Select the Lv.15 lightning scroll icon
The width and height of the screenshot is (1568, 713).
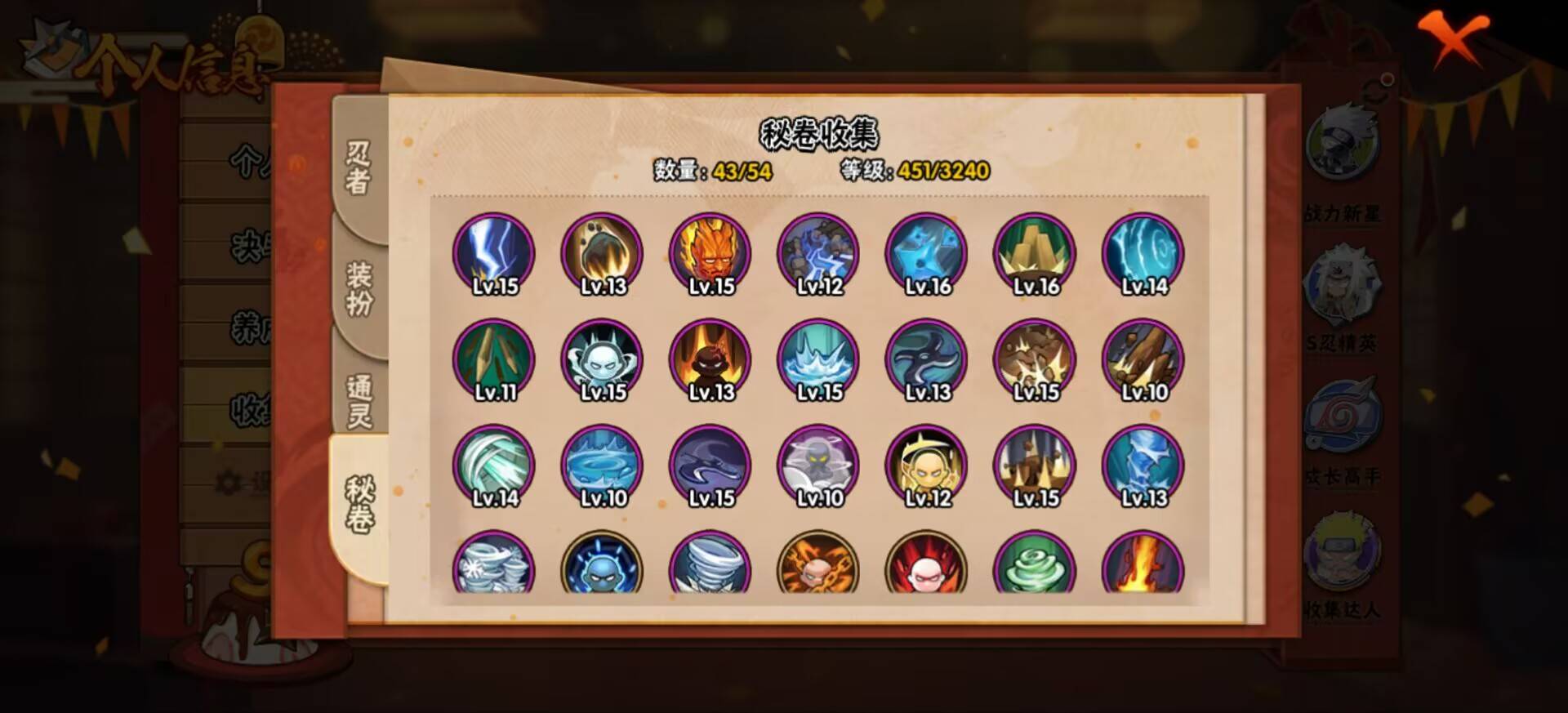(x=492, y=253)
